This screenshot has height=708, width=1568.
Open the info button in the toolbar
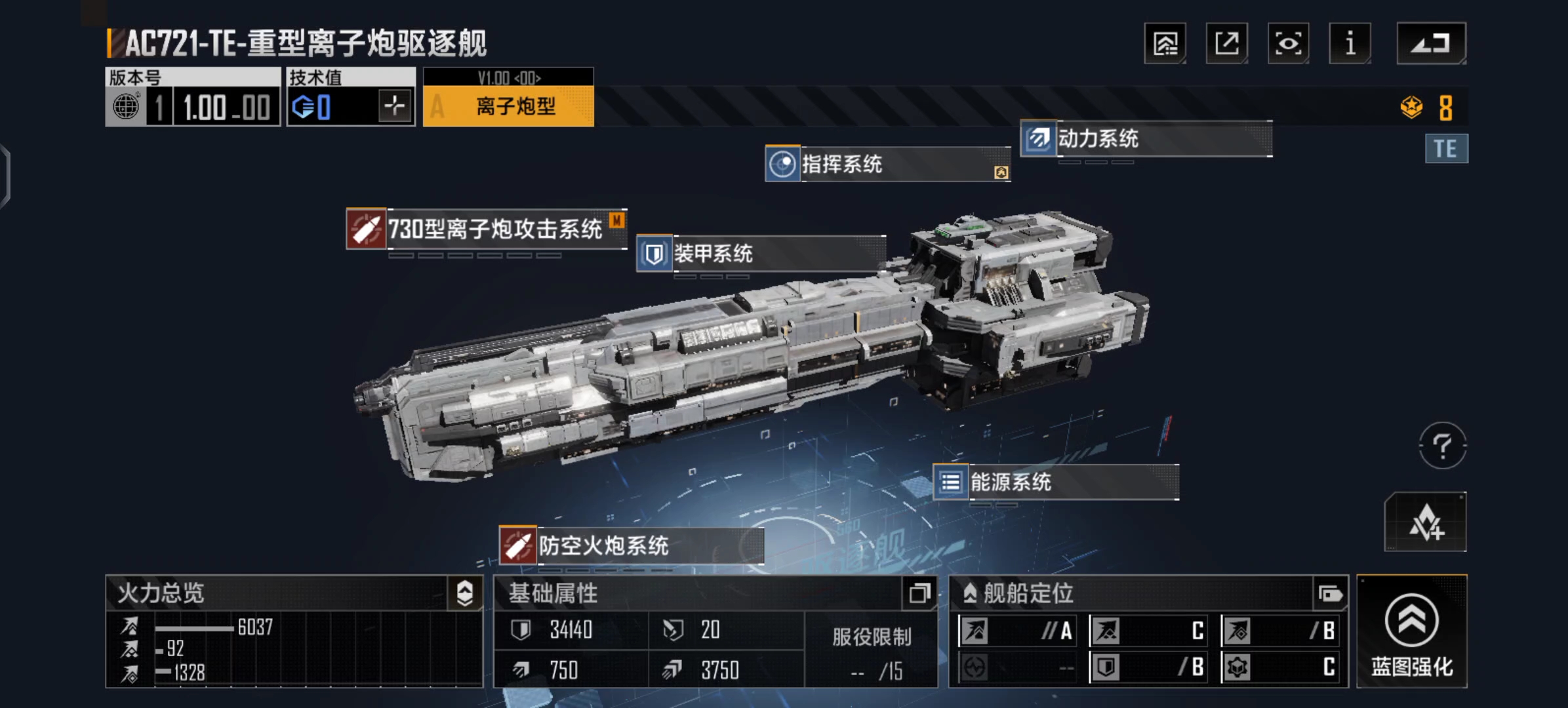pyautogui.click(x=1349, y=43)
